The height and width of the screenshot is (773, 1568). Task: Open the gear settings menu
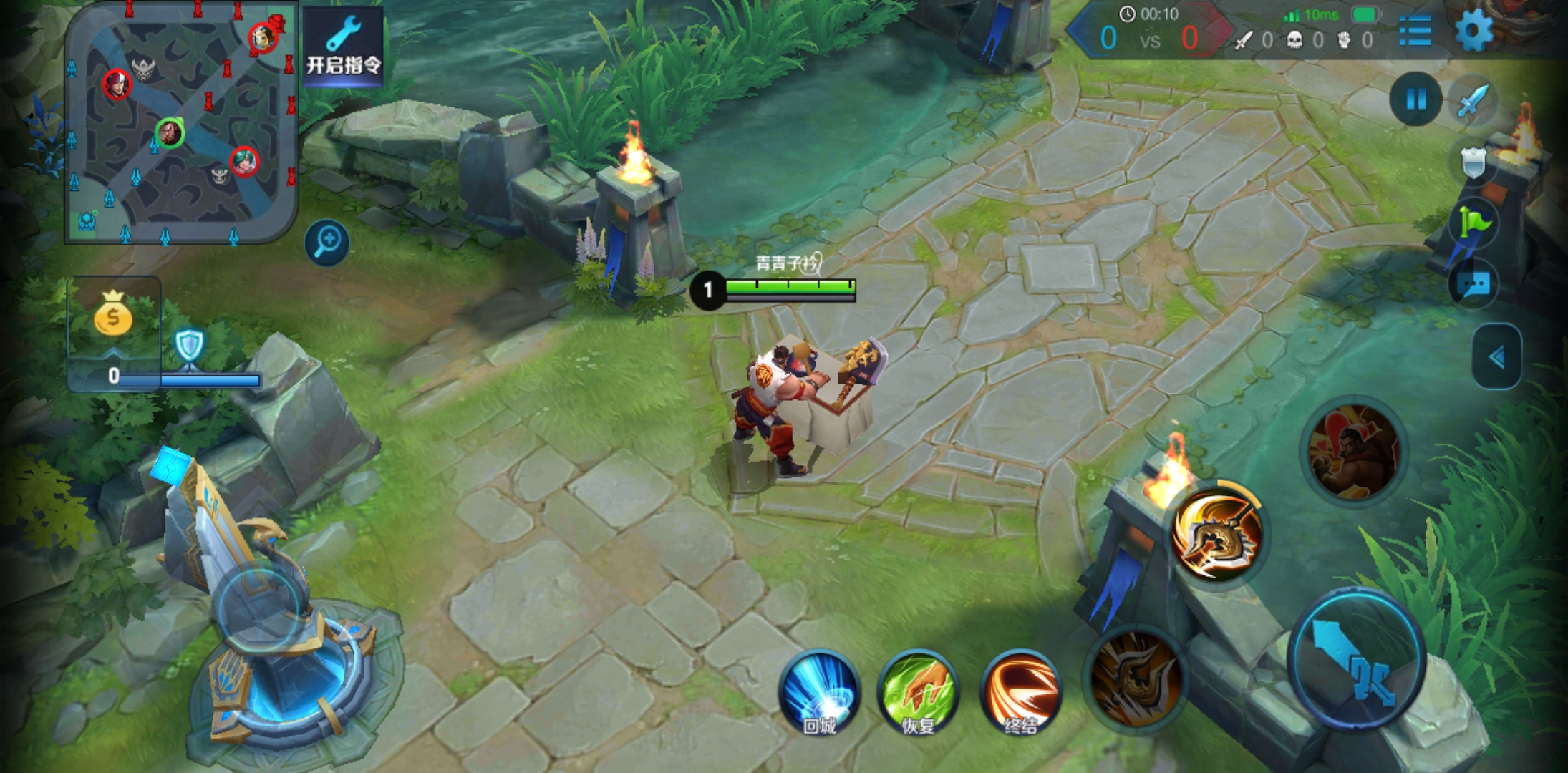[x=1473, y=32]
